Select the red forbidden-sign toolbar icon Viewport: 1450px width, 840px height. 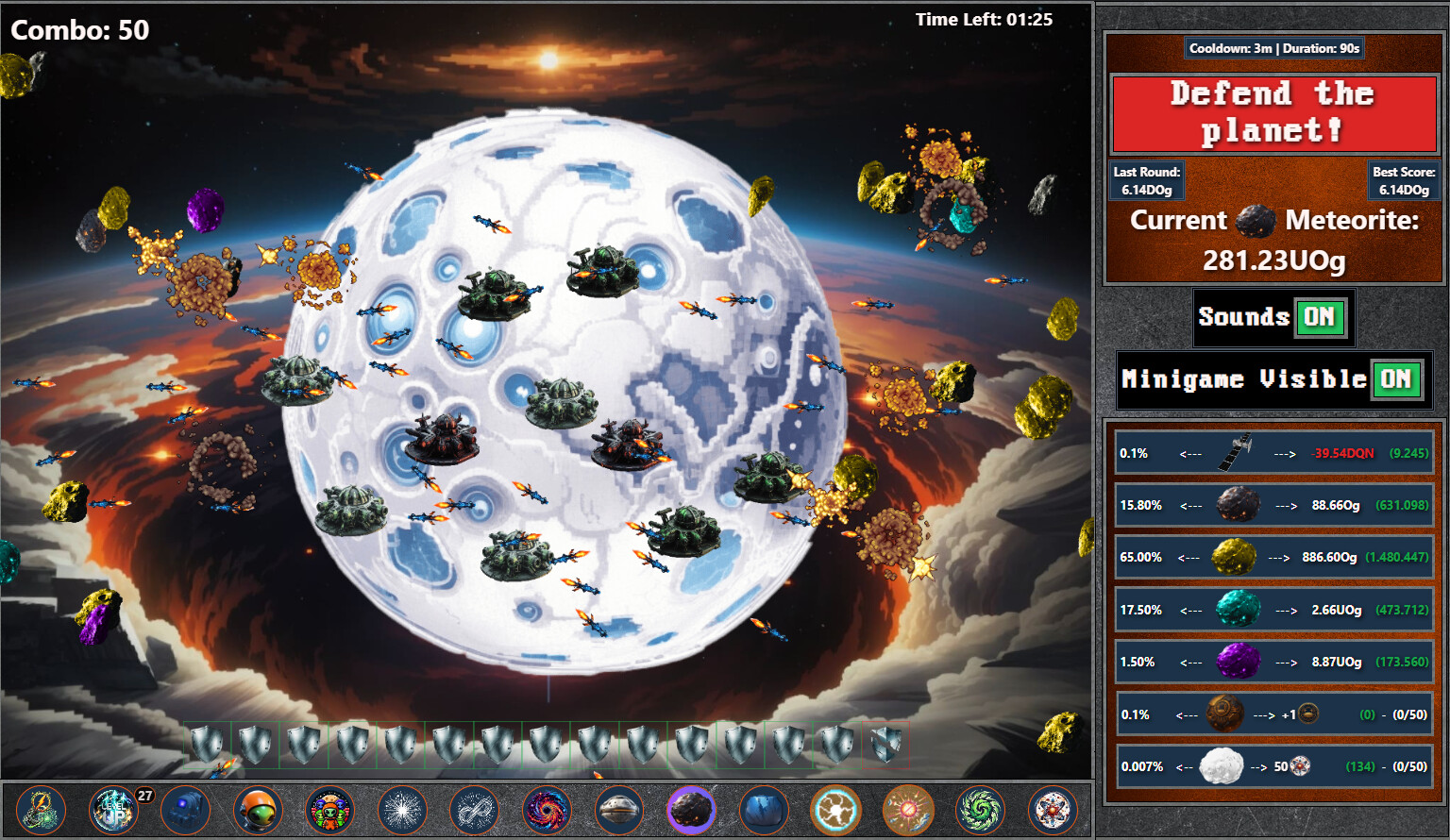pyautogui.click(x=909, y=809)
